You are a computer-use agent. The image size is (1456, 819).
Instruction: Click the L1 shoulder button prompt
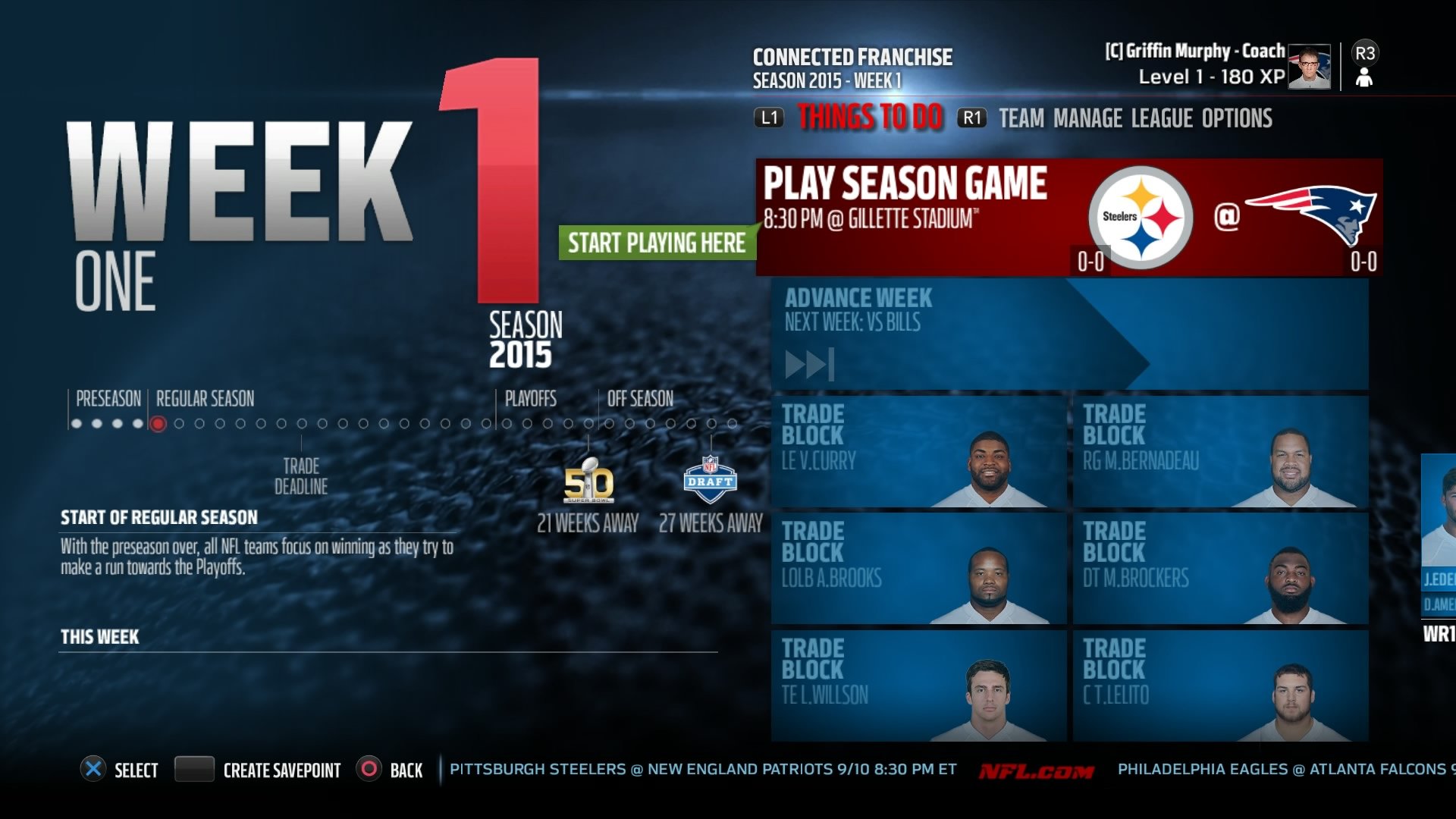[767, 118]
